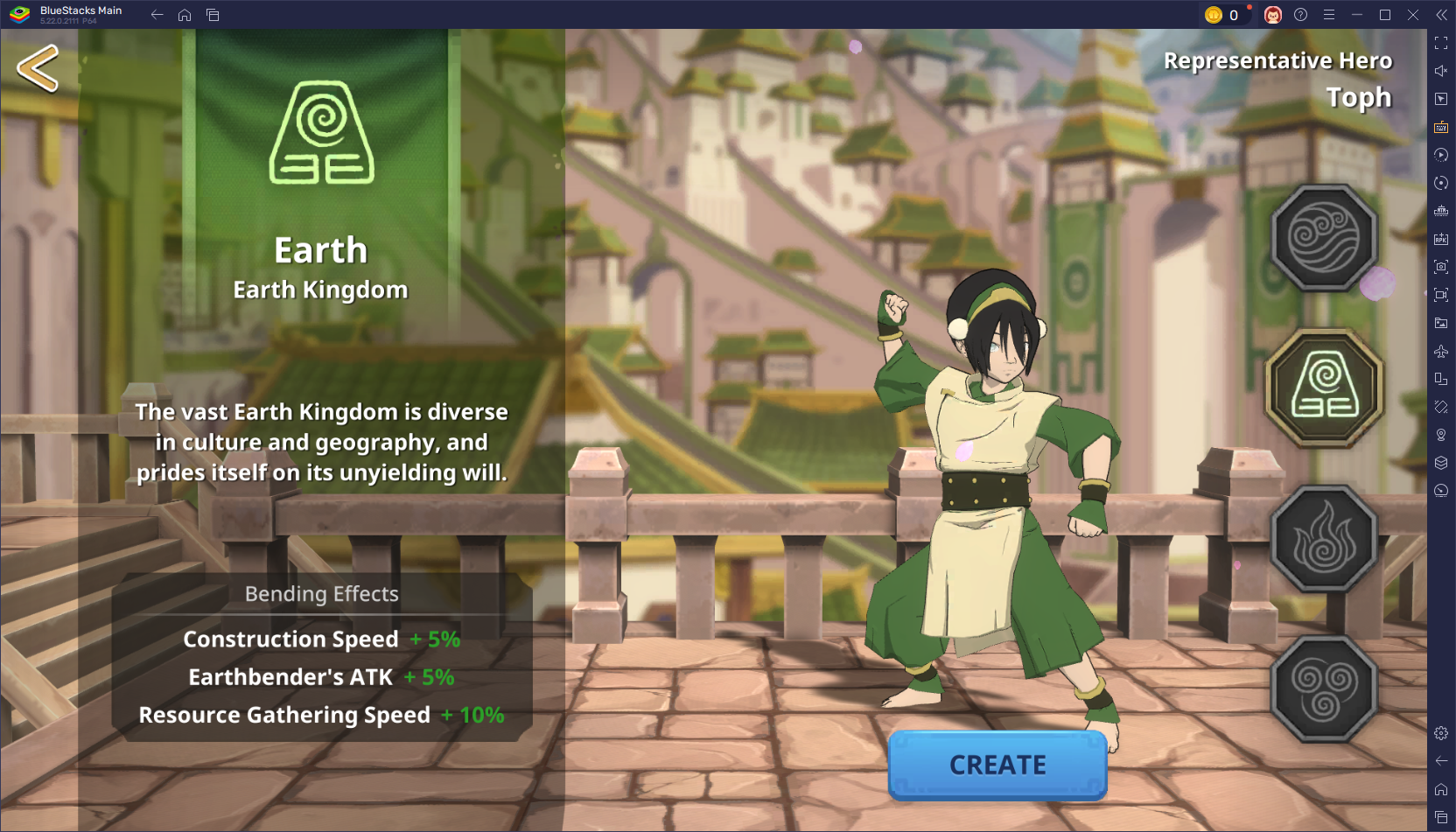Set a virtual GPS location
Image resolution: width=1456 pixels, height=832 pixels.
pyautogui.click(x=1440, y=435)
